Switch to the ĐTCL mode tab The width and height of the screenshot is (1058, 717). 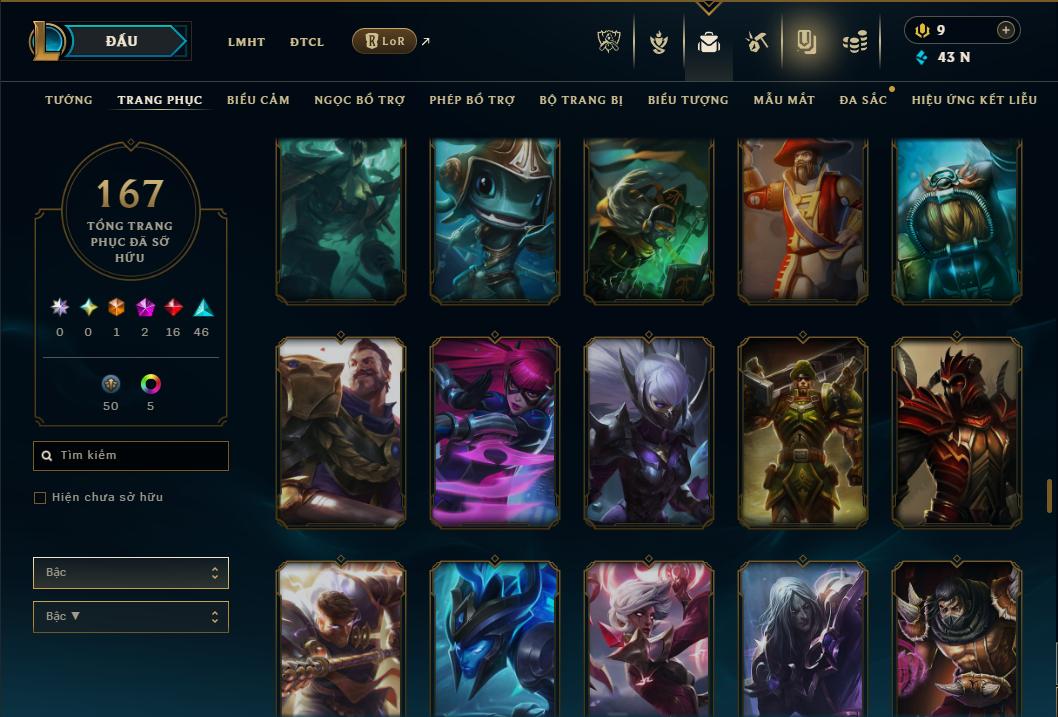pos(307,42)
